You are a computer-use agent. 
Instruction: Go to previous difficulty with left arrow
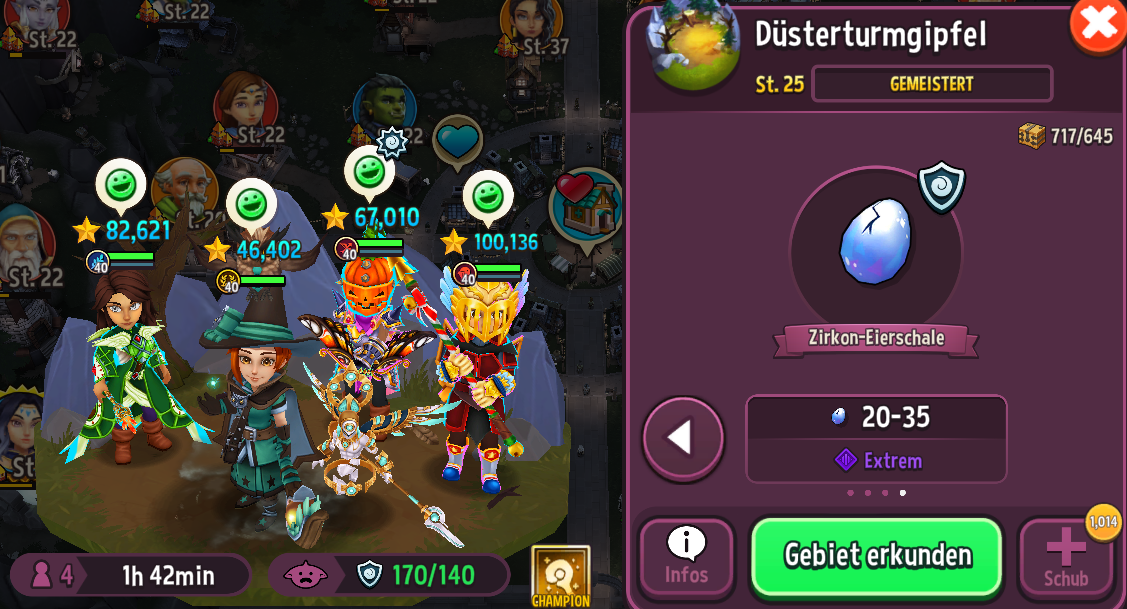[x=683, y=438]
